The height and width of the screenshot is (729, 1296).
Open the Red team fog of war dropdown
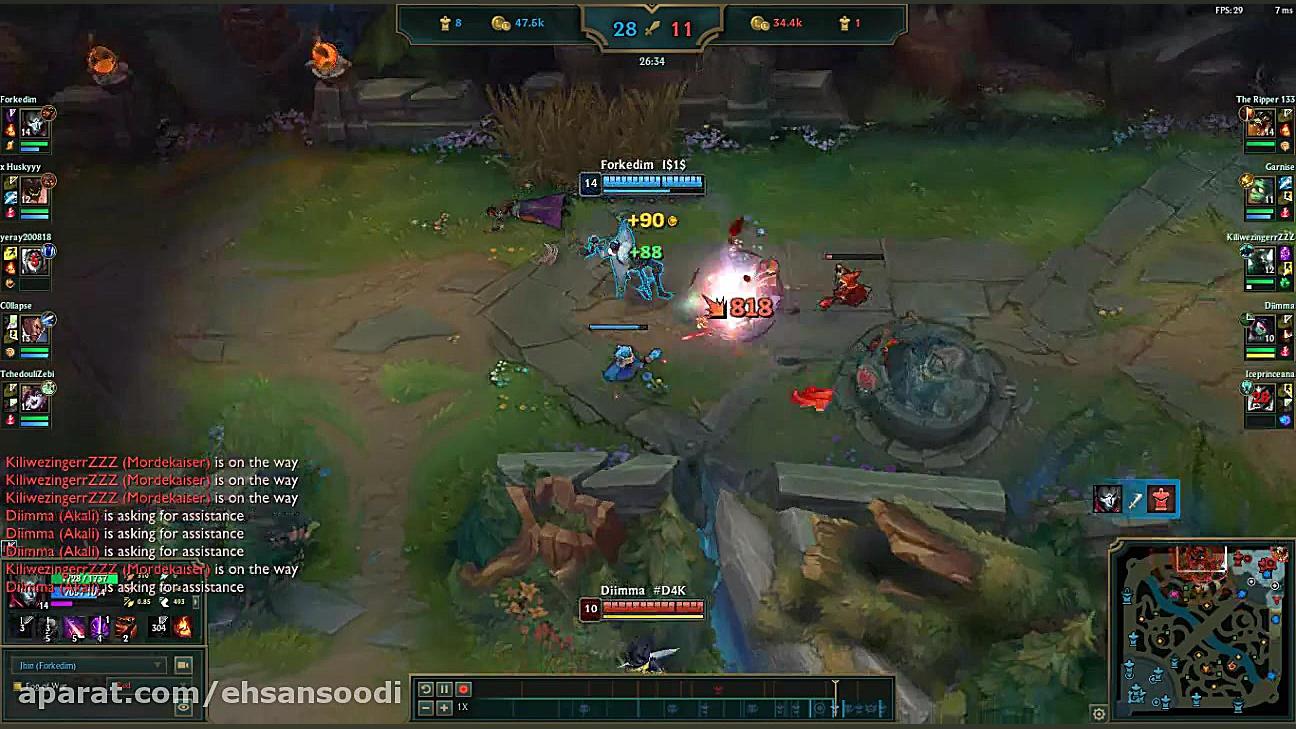[149, 685]
